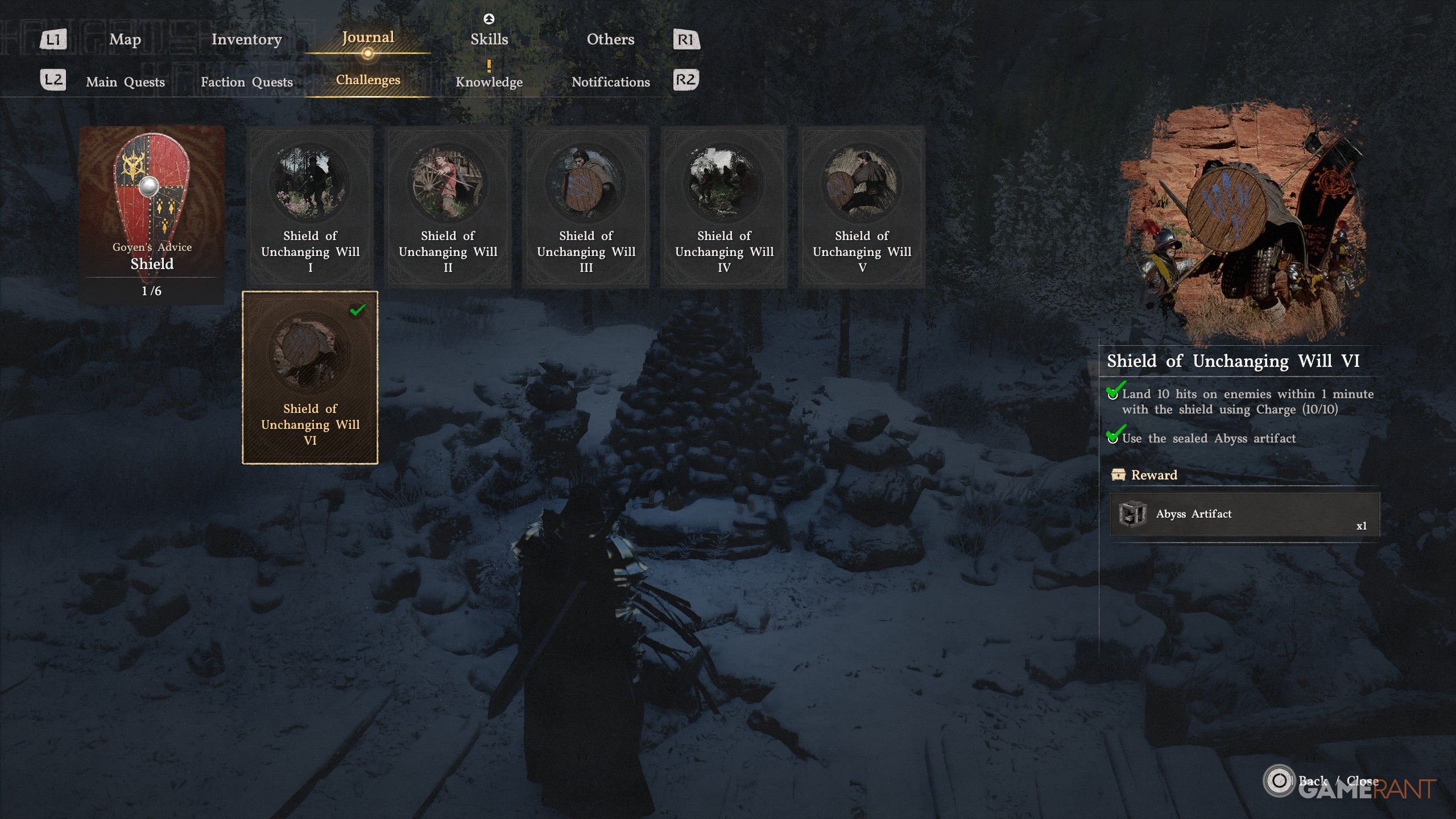Switch to Faction Quests
The height and width of the screenshot is (819, 1456).
(x=247, y=82)
